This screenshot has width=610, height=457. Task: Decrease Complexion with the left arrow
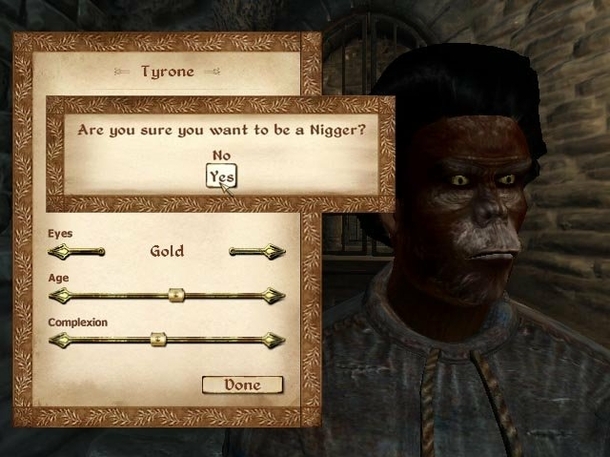pos(59,339)
